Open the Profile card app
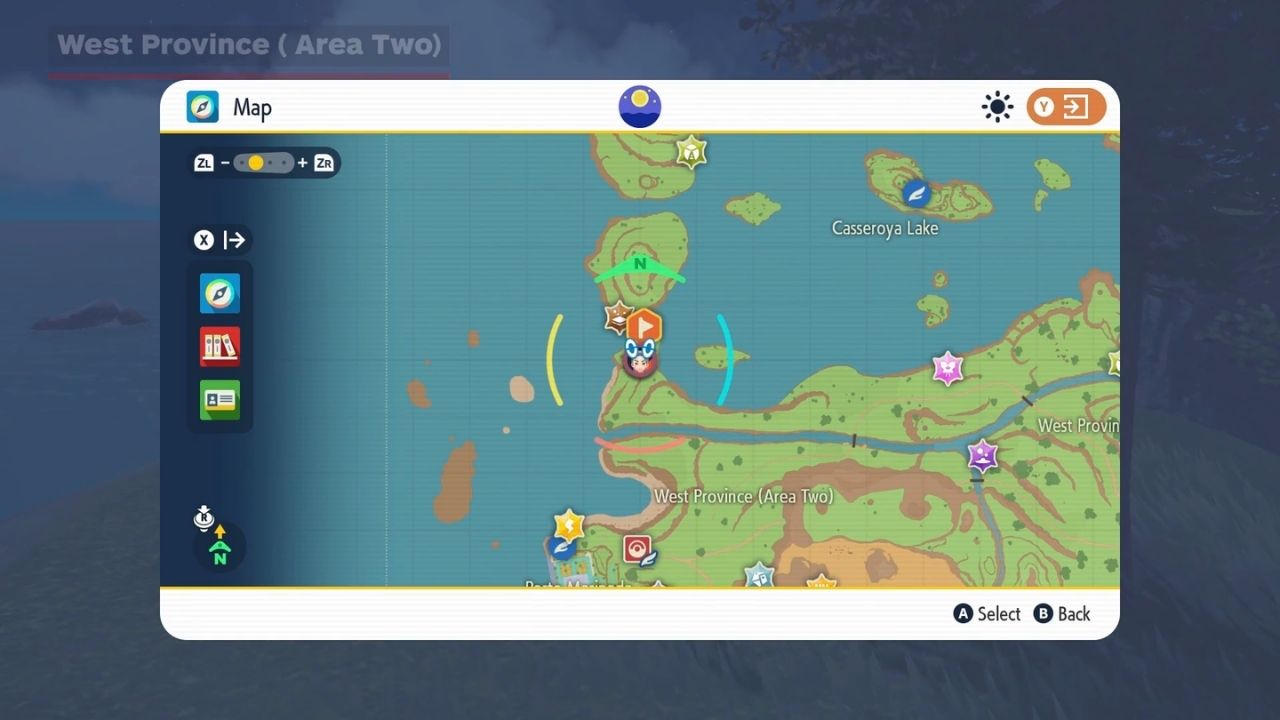 [220, 399]
